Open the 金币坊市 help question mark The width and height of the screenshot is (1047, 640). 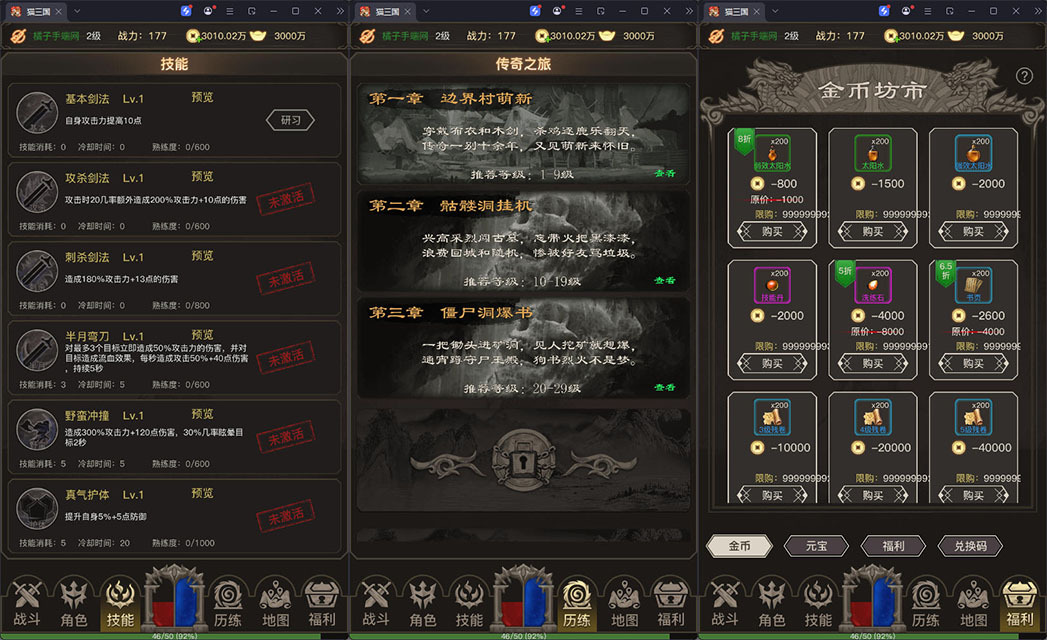(1024, 76)
